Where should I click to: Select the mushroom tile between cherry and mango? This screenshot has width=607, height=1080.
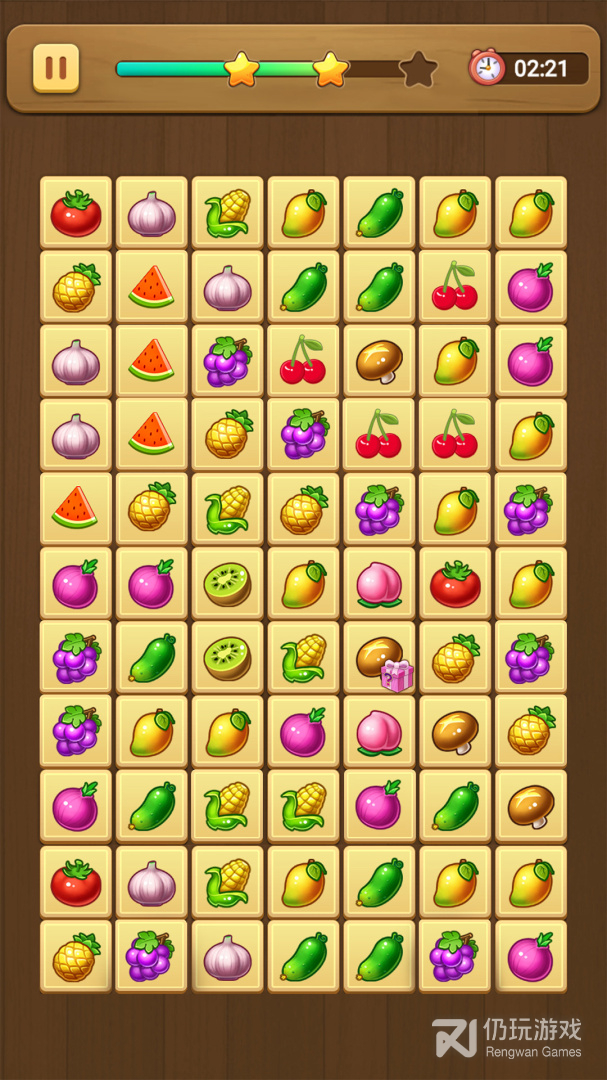tap(379, 362)
